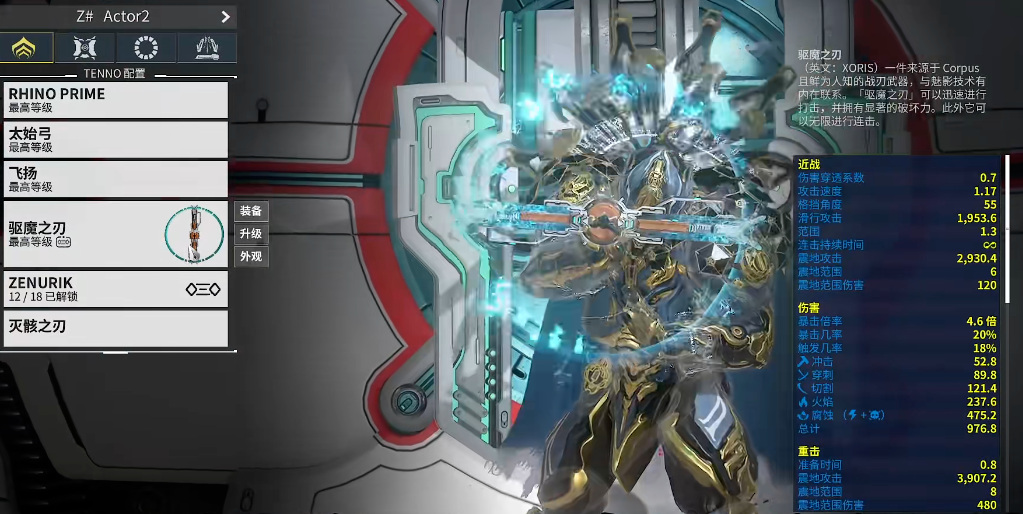The height and width of the screenshot is (514, 1023).
Task: Open the 升级 upgrade button
Action: tap(251, 234)
